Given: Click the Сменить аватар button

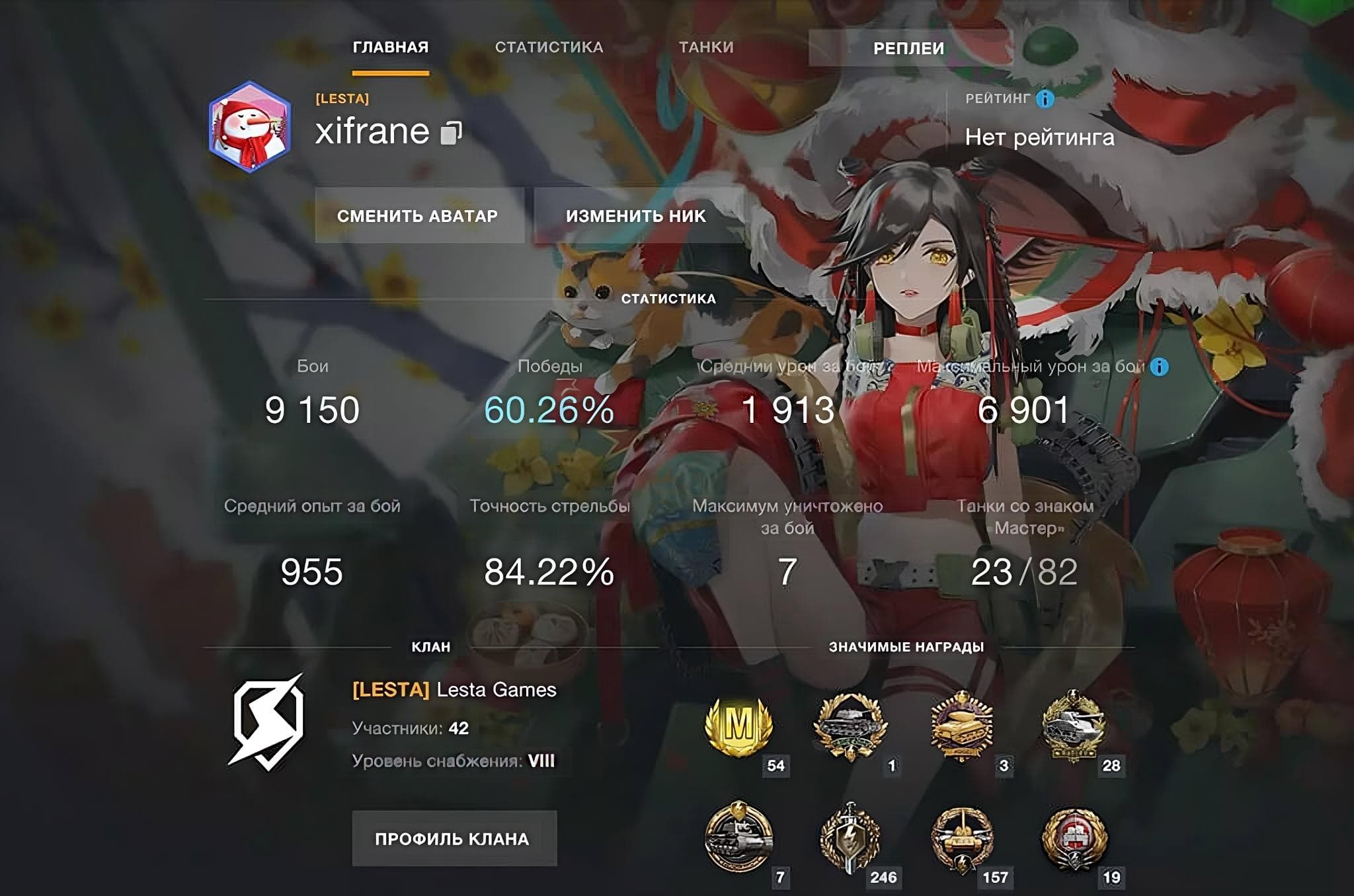Looking at the screenshot, I should pos(417,216).
